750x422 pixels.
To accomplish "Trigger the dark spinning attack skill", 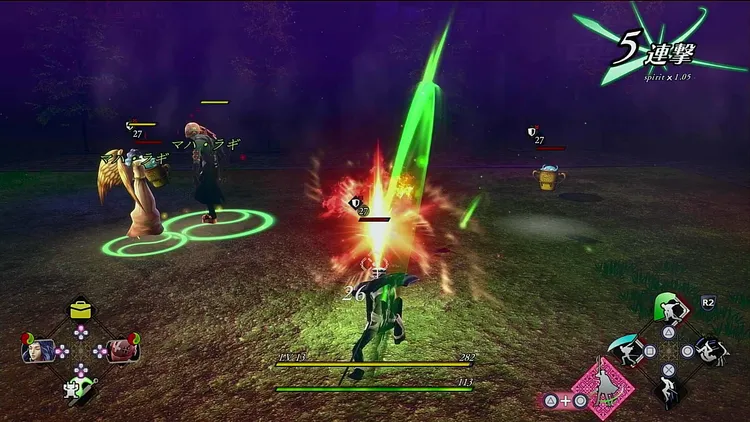I will click(x=711, y=350).
